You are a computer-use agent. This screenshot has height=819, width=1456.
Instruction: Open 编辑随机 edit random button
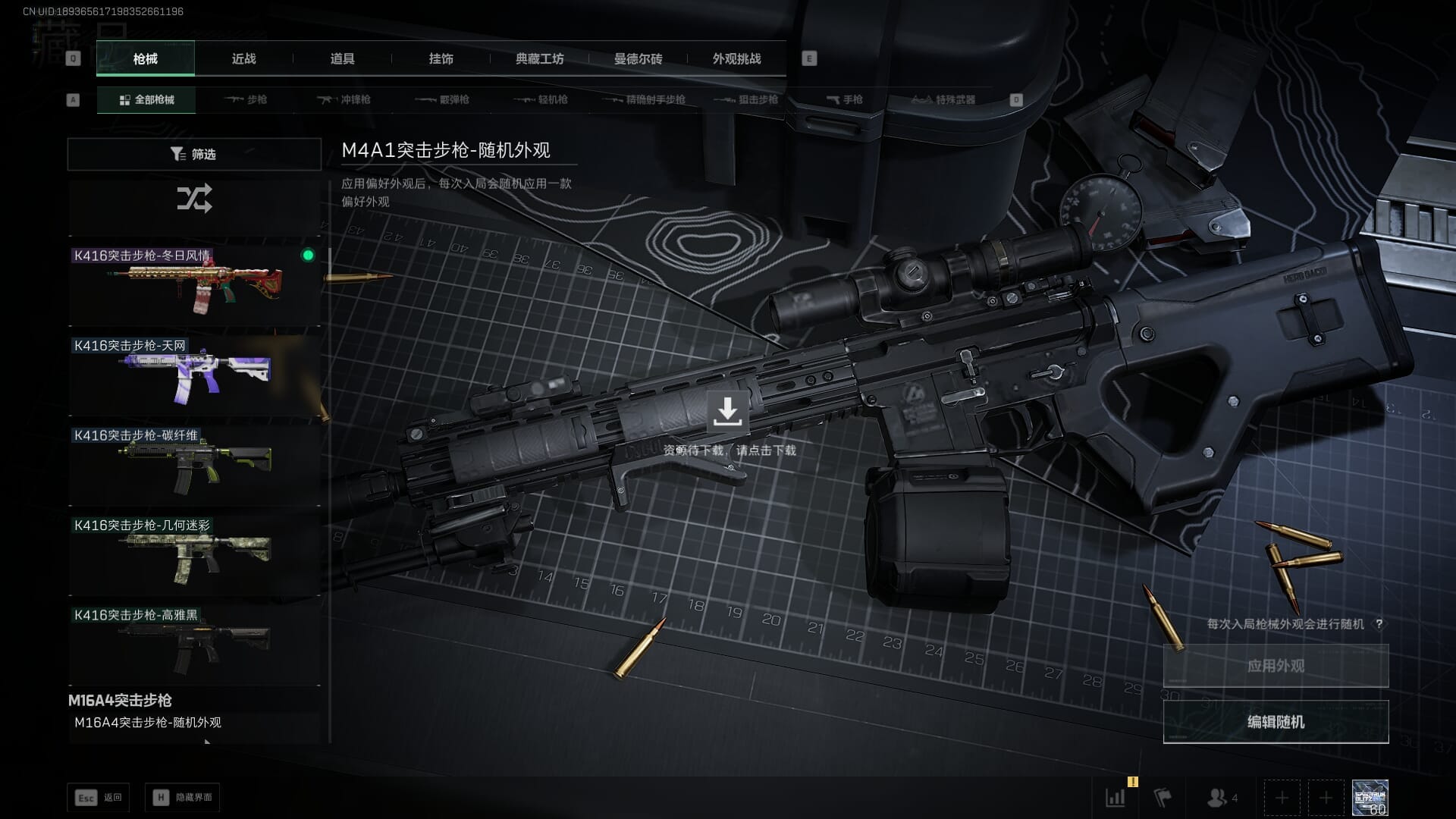[x=1276, y=722]
